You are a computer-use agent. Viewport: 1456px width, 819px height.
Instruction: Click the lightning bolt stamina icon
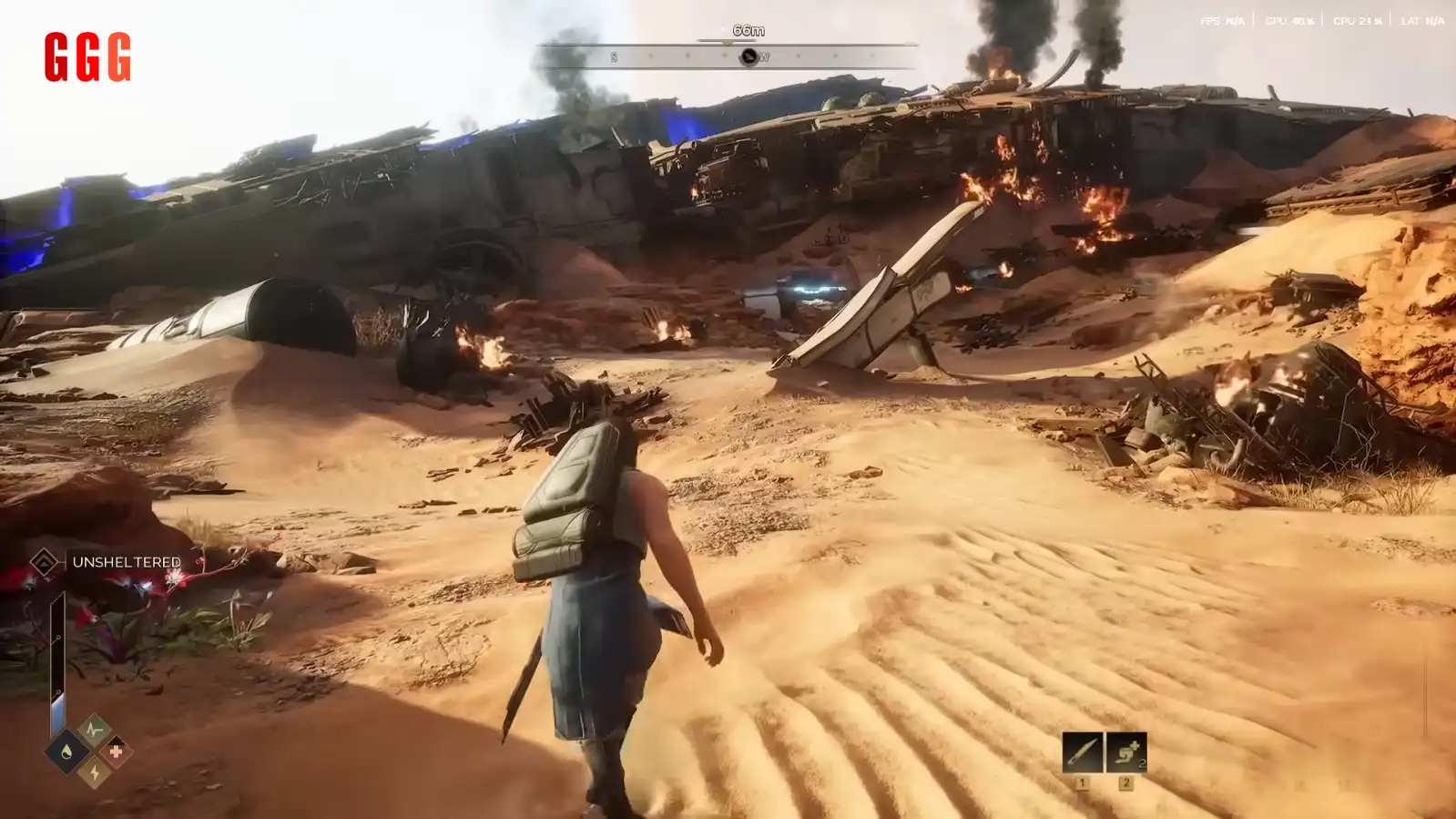[x=94, y=773]
